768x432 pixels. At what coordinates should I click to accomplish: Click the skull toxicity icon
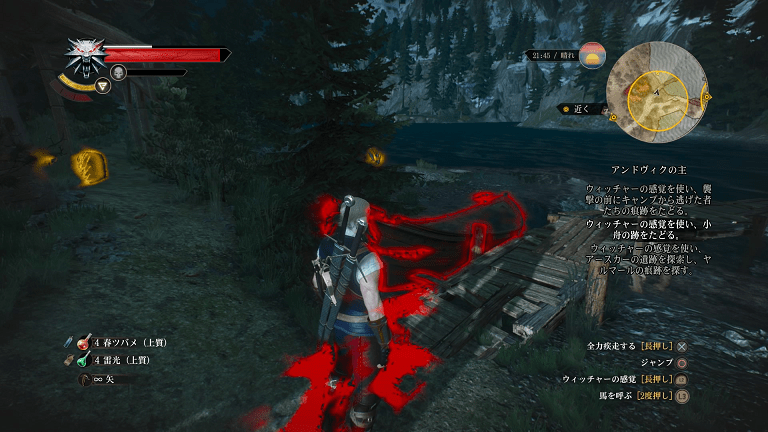click(x=118, y=72)
